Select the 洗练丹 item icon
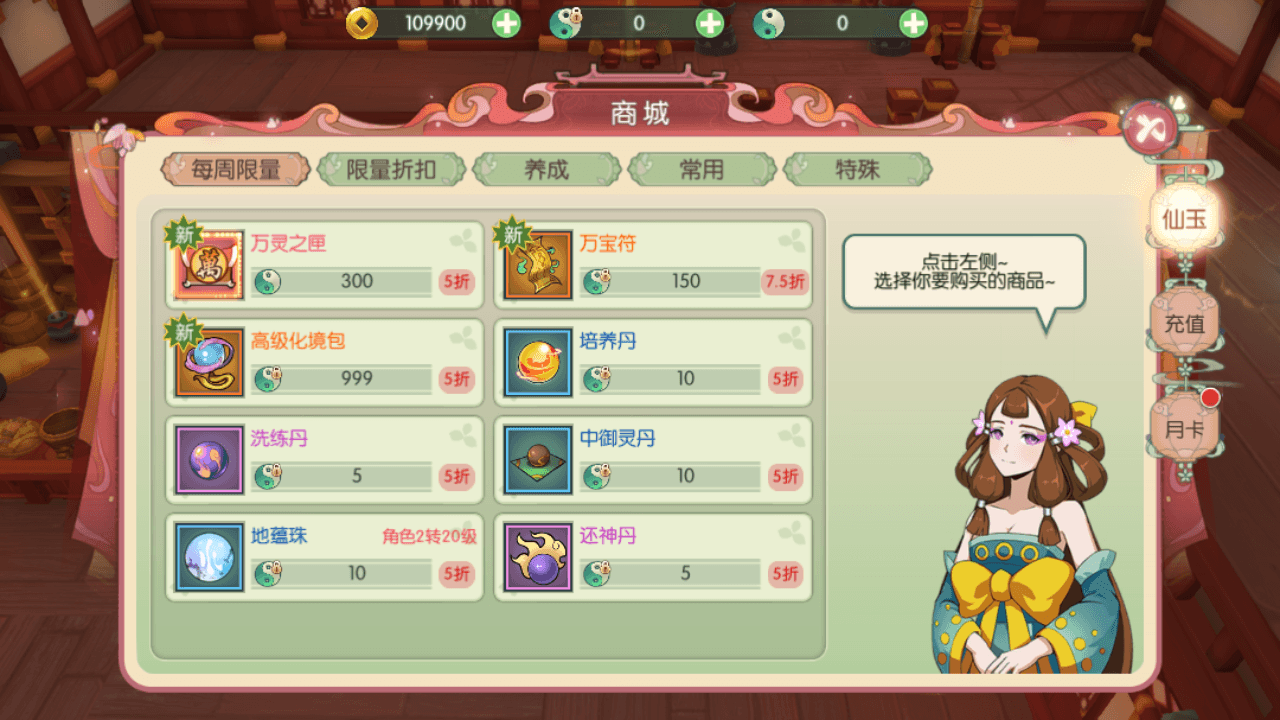The width and height of the screenshot is (1280, 720). click(x=207, y=459)
